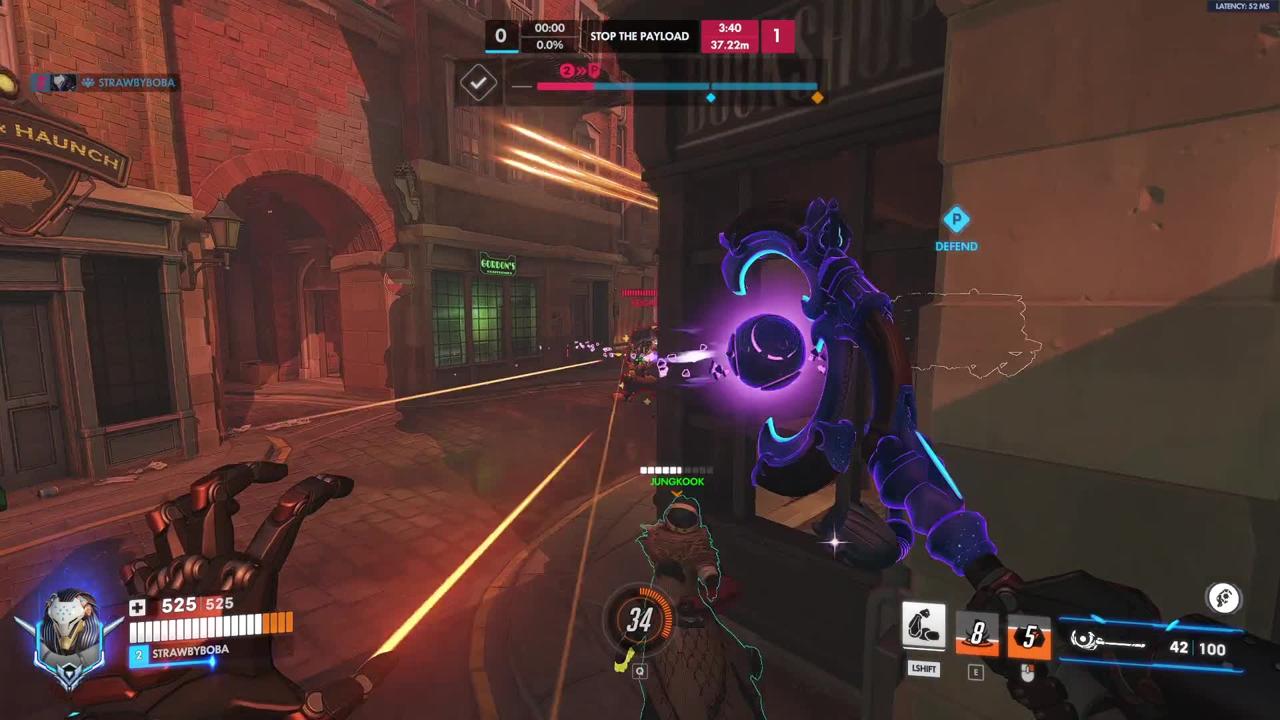Image resolution: width=1280 pixels, height=720 pixels.
Task: Activate the Fortify ability icon
Action: pyautogui.click(x=924, y=627)
